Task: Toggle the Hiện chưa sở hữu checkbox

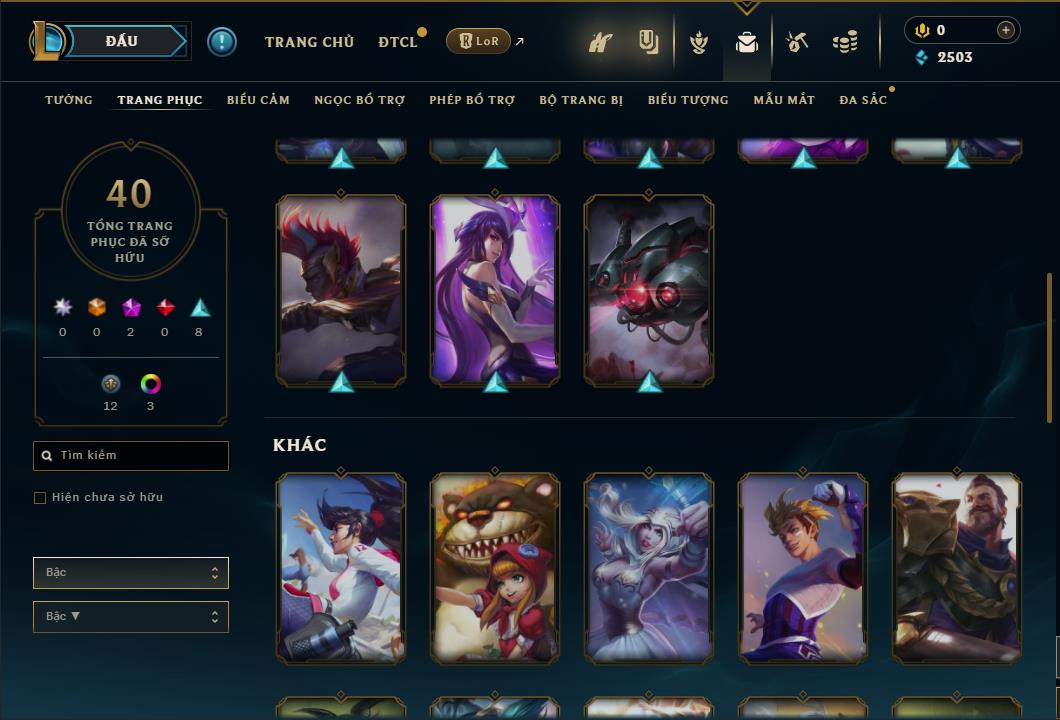Action: [40, 498]
